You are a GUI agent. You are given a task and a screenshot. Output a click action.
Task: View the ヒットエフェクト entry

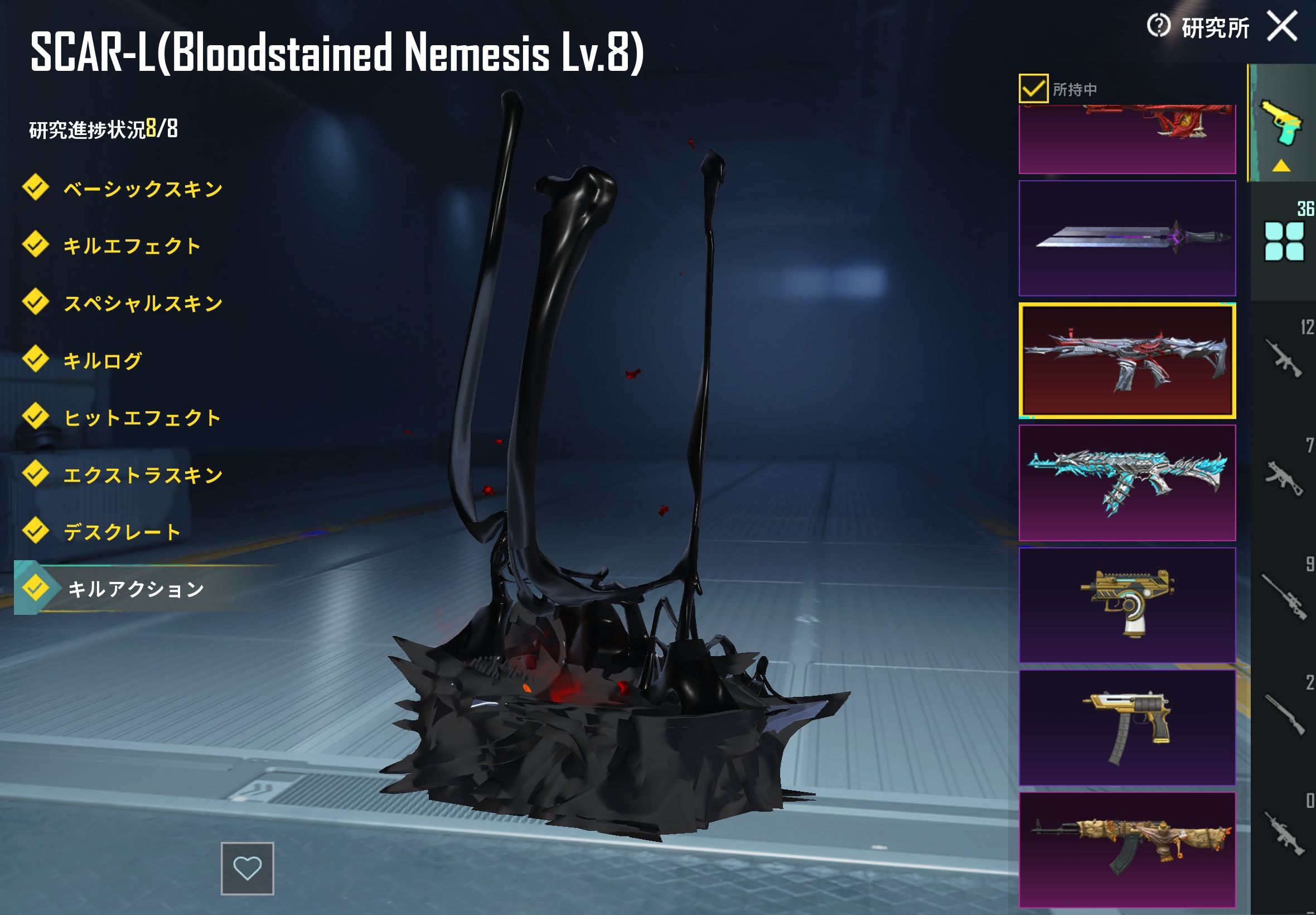point(142,418)
